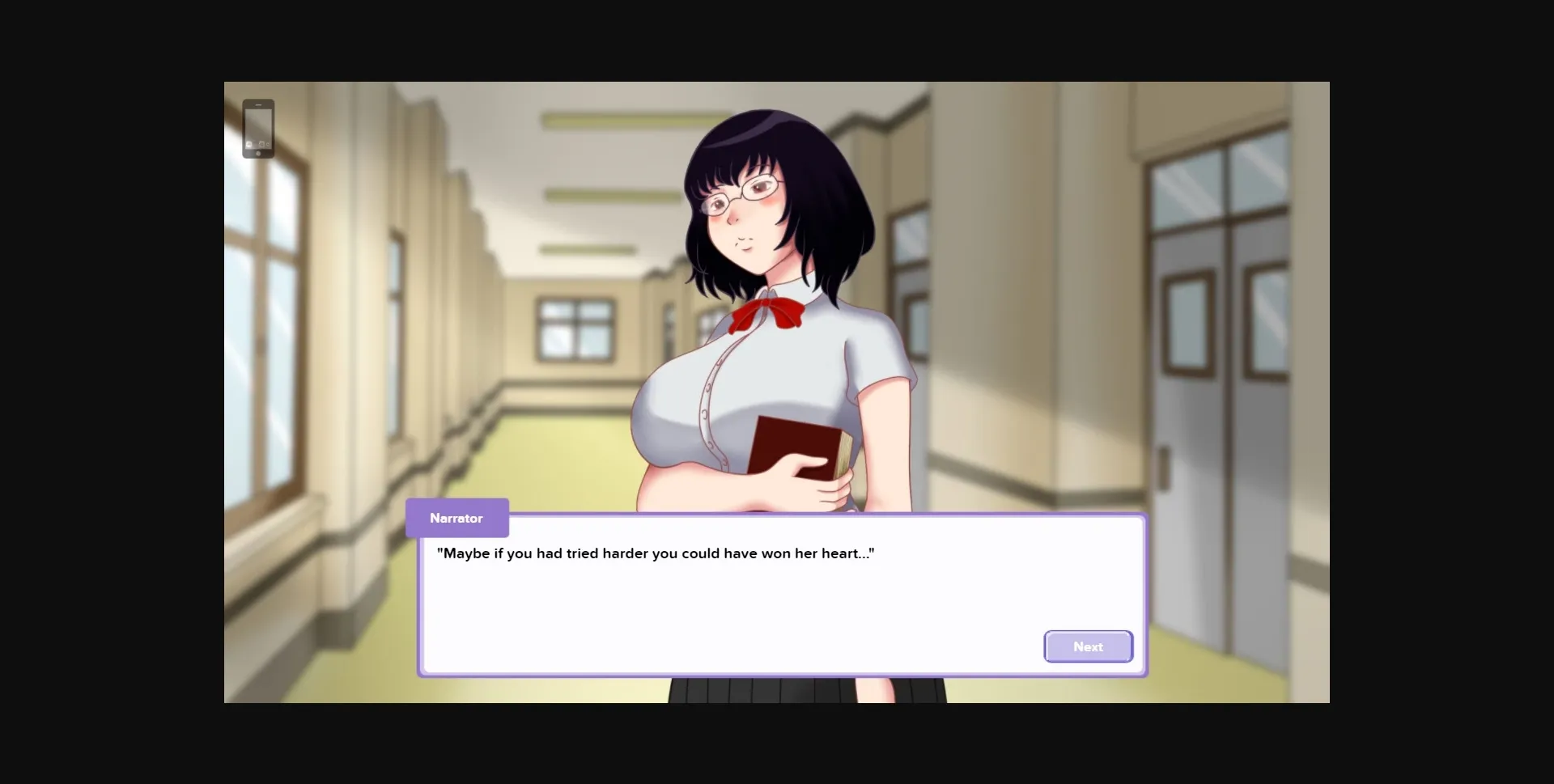Click the quoted dialogue text line
Image resolution: width=1554 pixels, height=784 pixels.
click(x=655, y=553)
